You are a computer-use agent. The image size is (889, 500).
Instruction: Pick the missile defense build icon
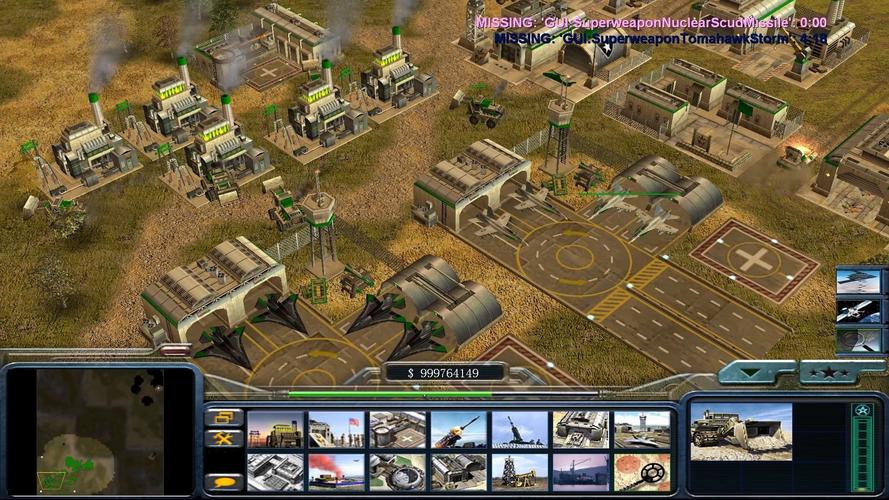(458, 429)
